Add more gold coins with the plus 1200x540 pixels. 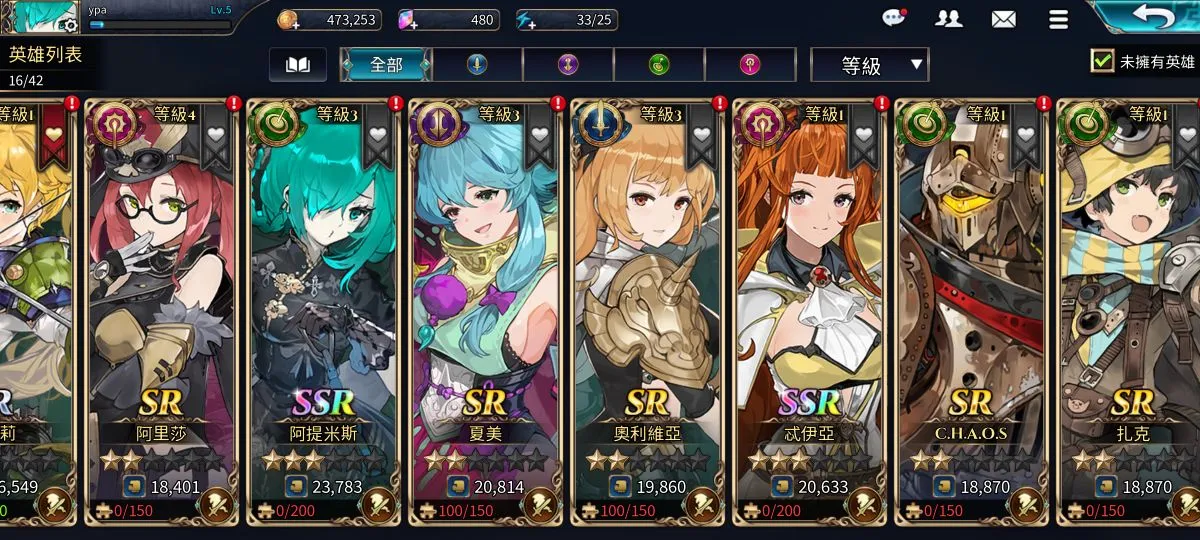[288, 20]
